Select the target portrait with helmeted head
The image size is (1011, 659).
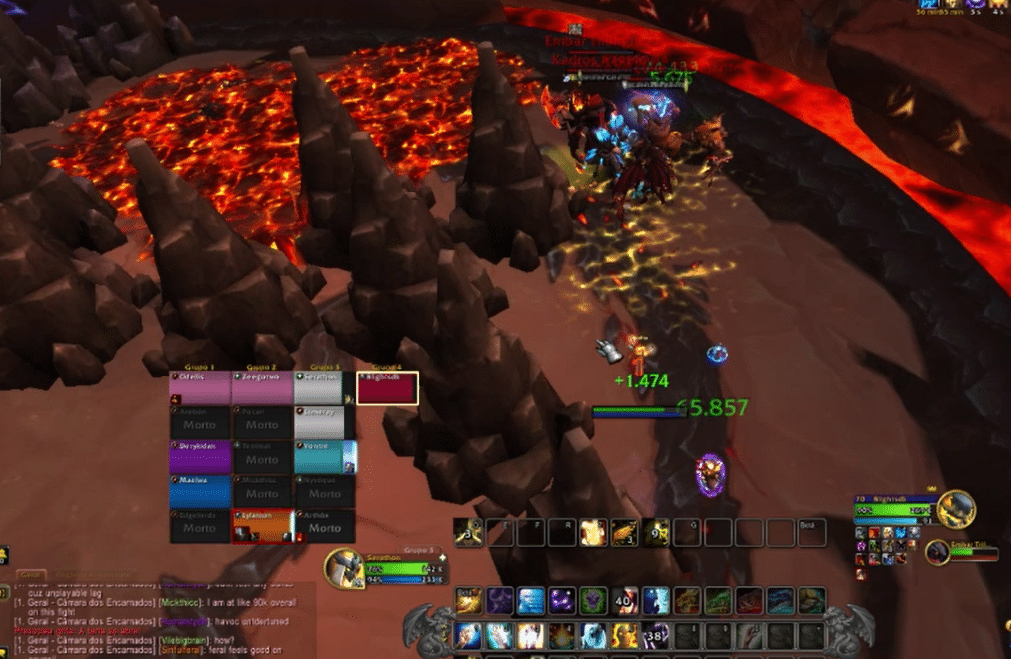(x=956, y=508)
